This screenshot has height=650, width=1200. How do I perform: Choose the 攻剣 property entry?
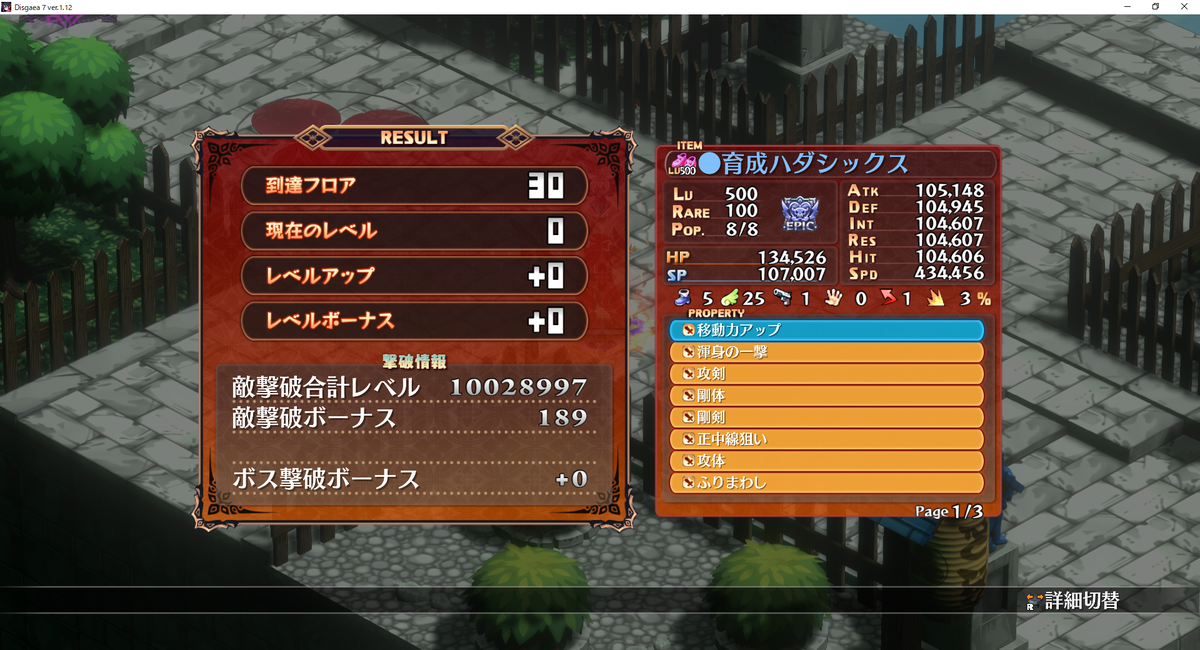[826, 374]
